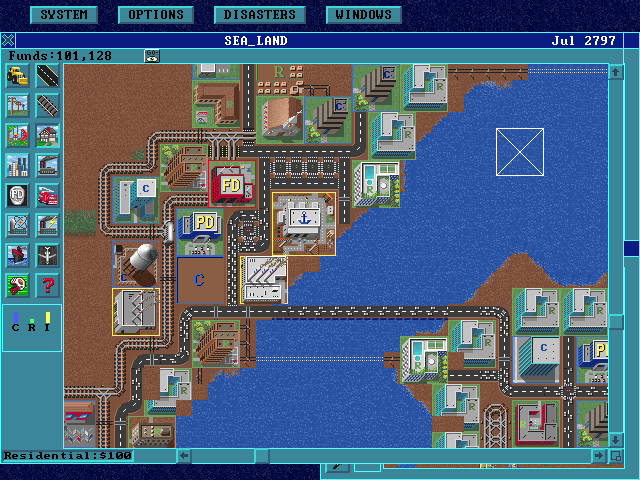The image size is (640, 480).
Task: Pick the commercial zone tool
Action: click(x=17, y=165)
